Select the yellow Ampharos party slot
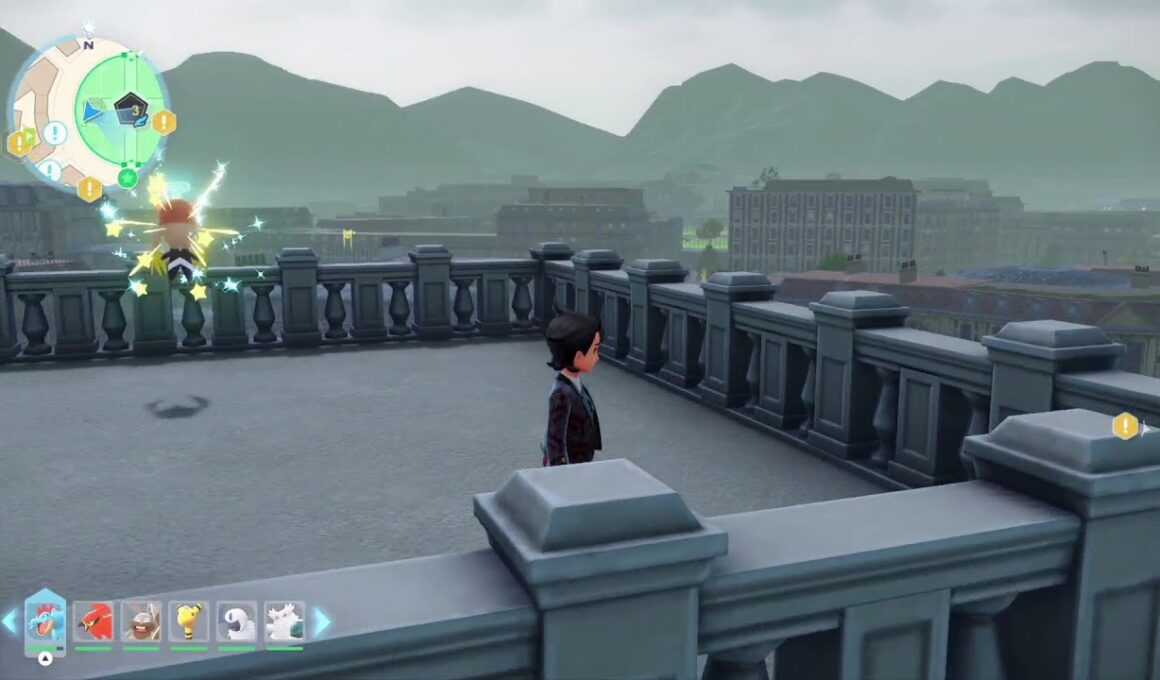This screenshot has height=680, width=1160. point(189,622)
